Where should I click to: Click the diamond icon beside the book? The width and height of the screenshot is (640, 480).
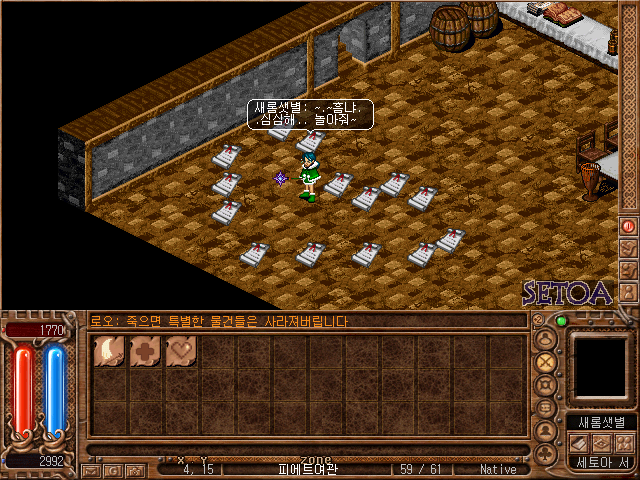pos(603,443)
